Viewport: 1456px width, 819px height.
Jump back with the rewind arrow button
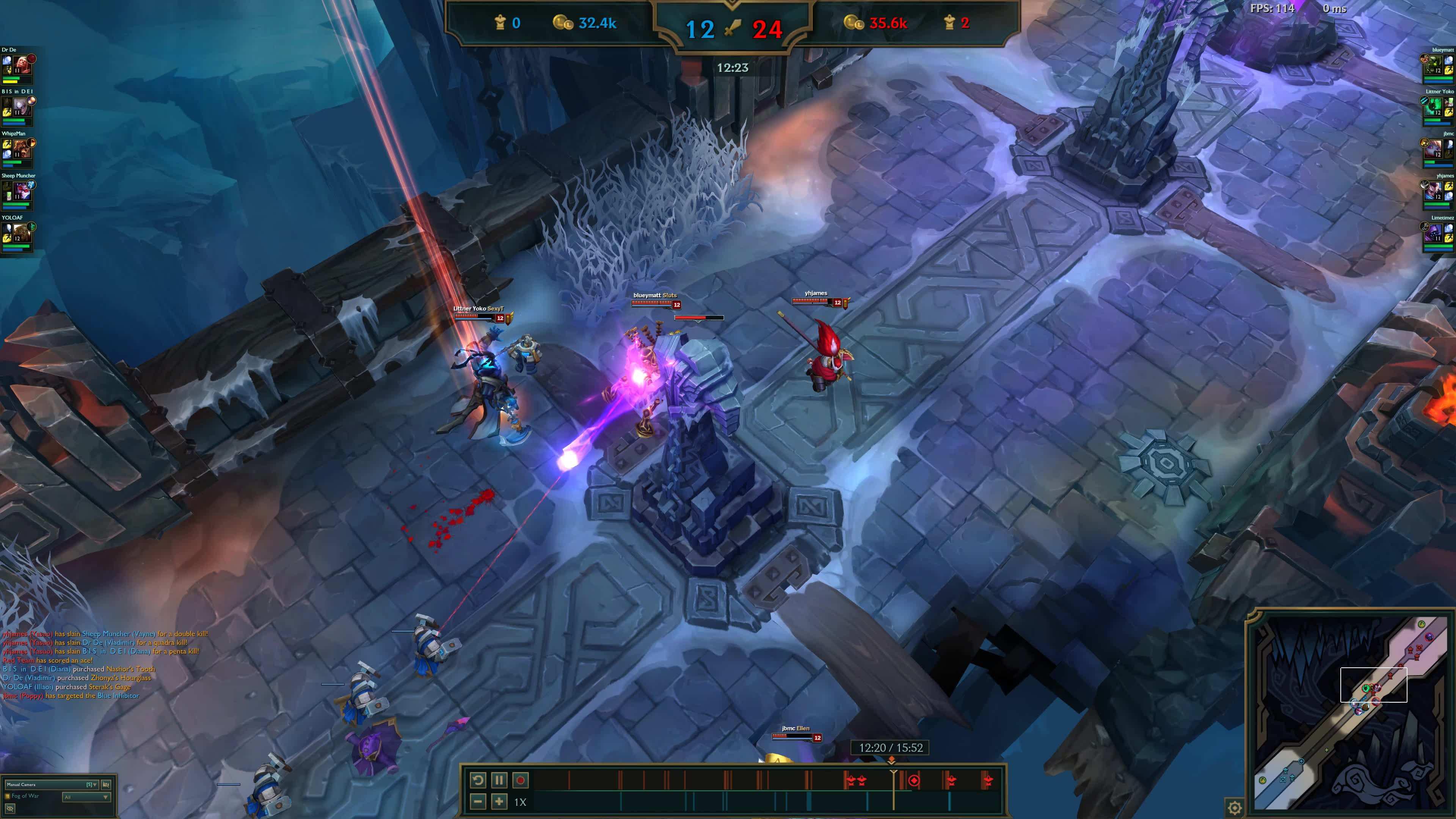[x=478, y=781]
